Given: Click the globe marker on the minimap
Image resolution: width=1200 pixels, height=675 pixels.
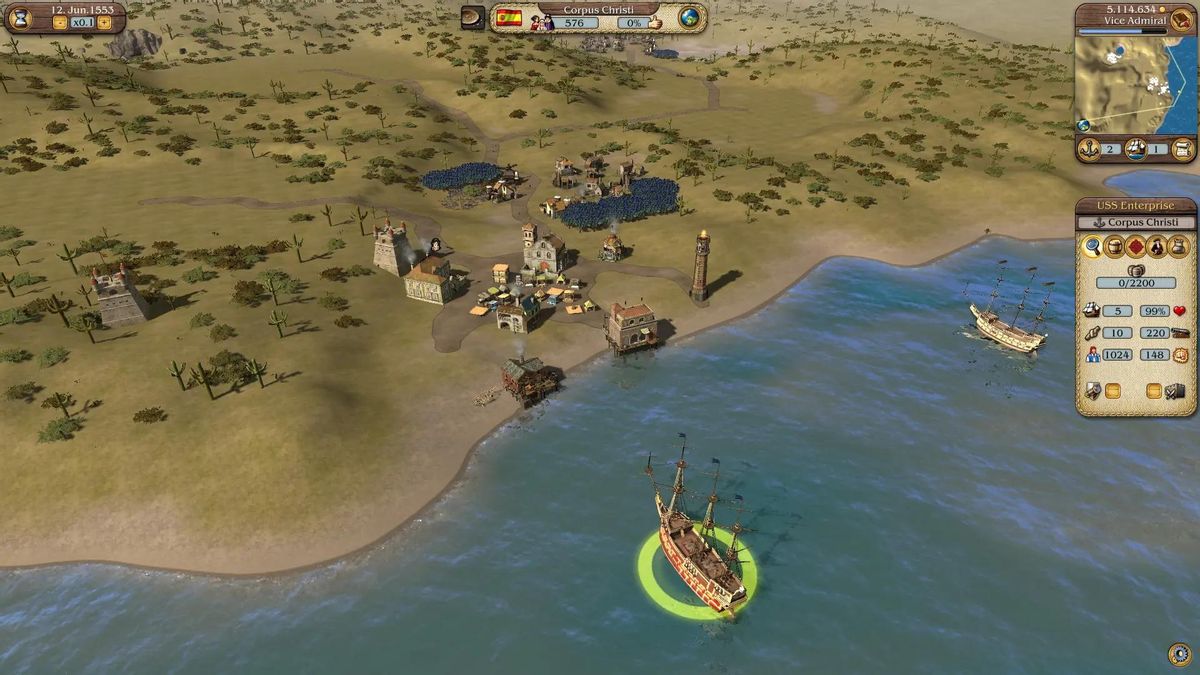Looking at the screenshot, I should [1083, 125].
